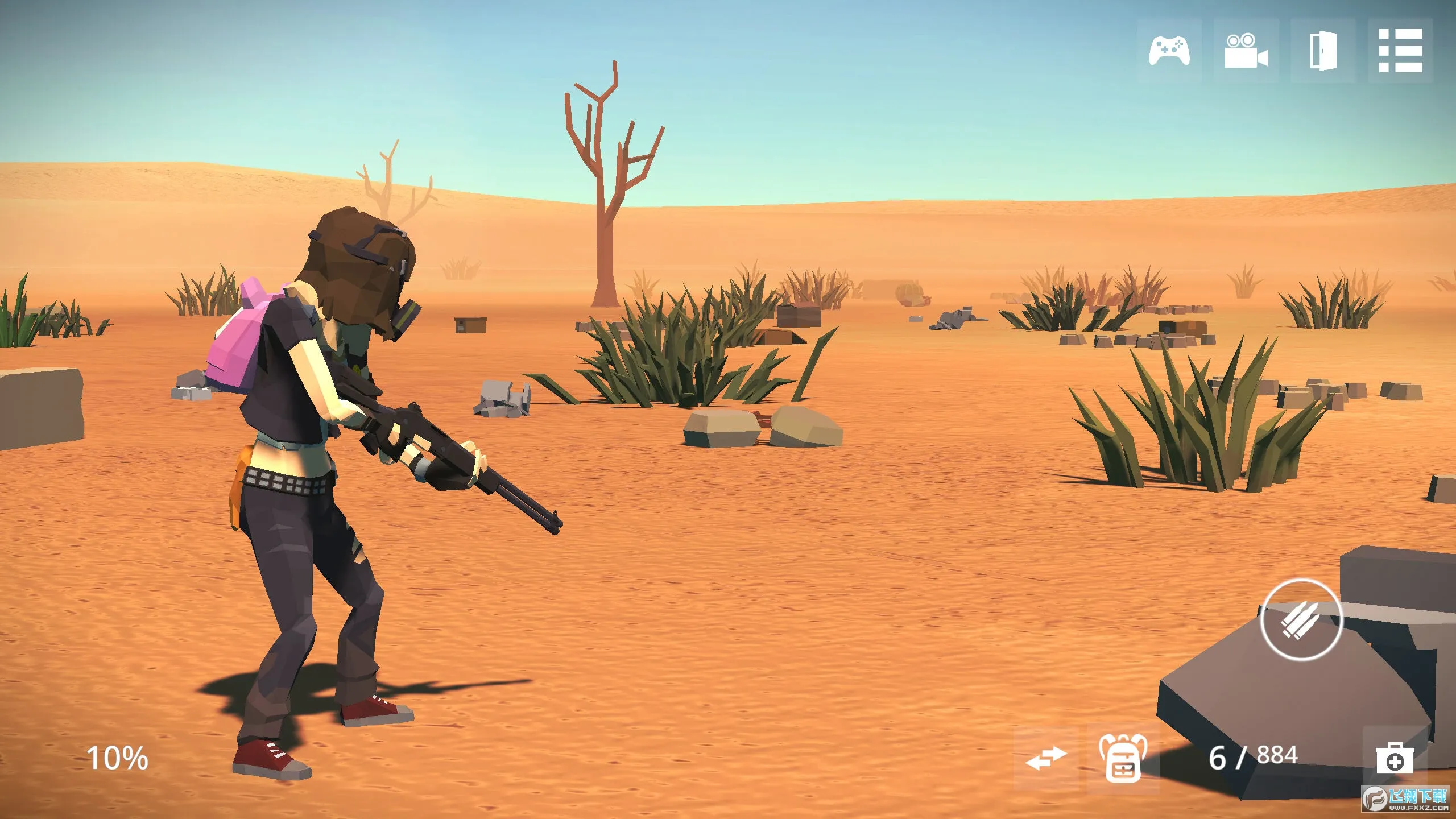
Task: Open the backpack inventory
Action: click(x=1123, y=758)
